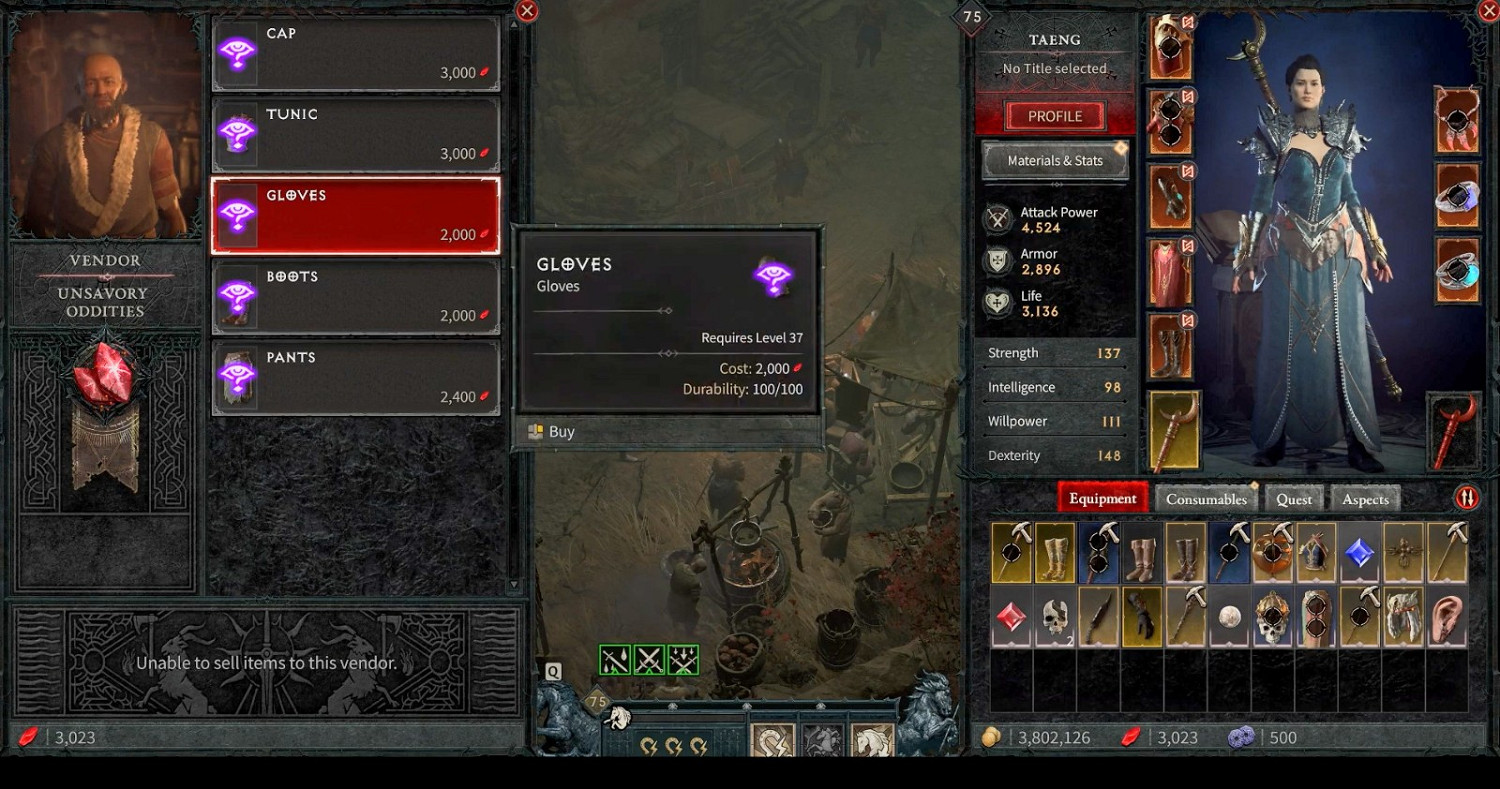Select the Equipment tab
The image size is (1500, 789).
pyautogui.click(x=1103, y=497)
